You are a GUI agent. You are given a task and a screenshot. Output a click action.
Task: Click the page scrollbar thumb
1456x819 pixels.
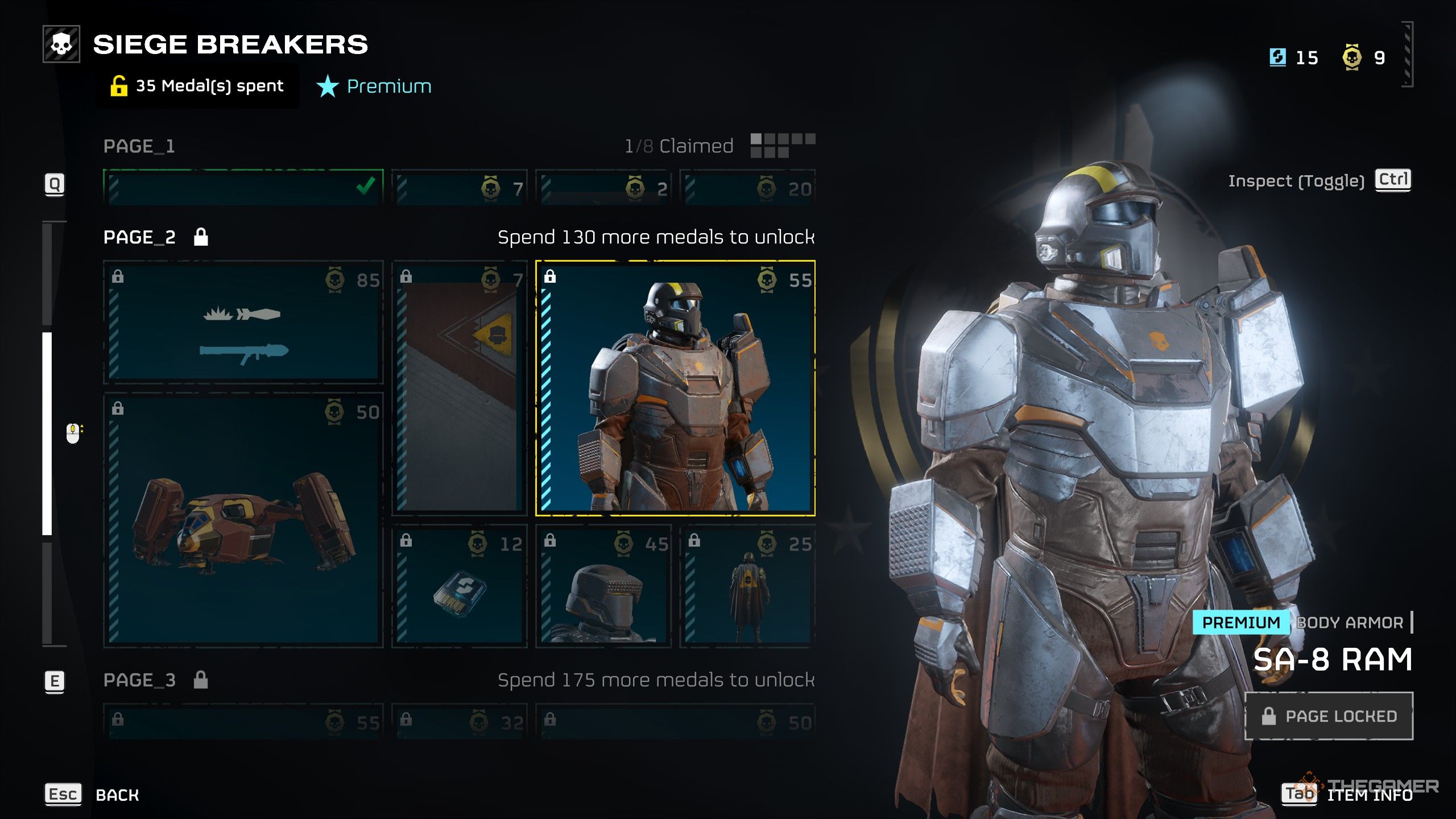tap(47, 433)
